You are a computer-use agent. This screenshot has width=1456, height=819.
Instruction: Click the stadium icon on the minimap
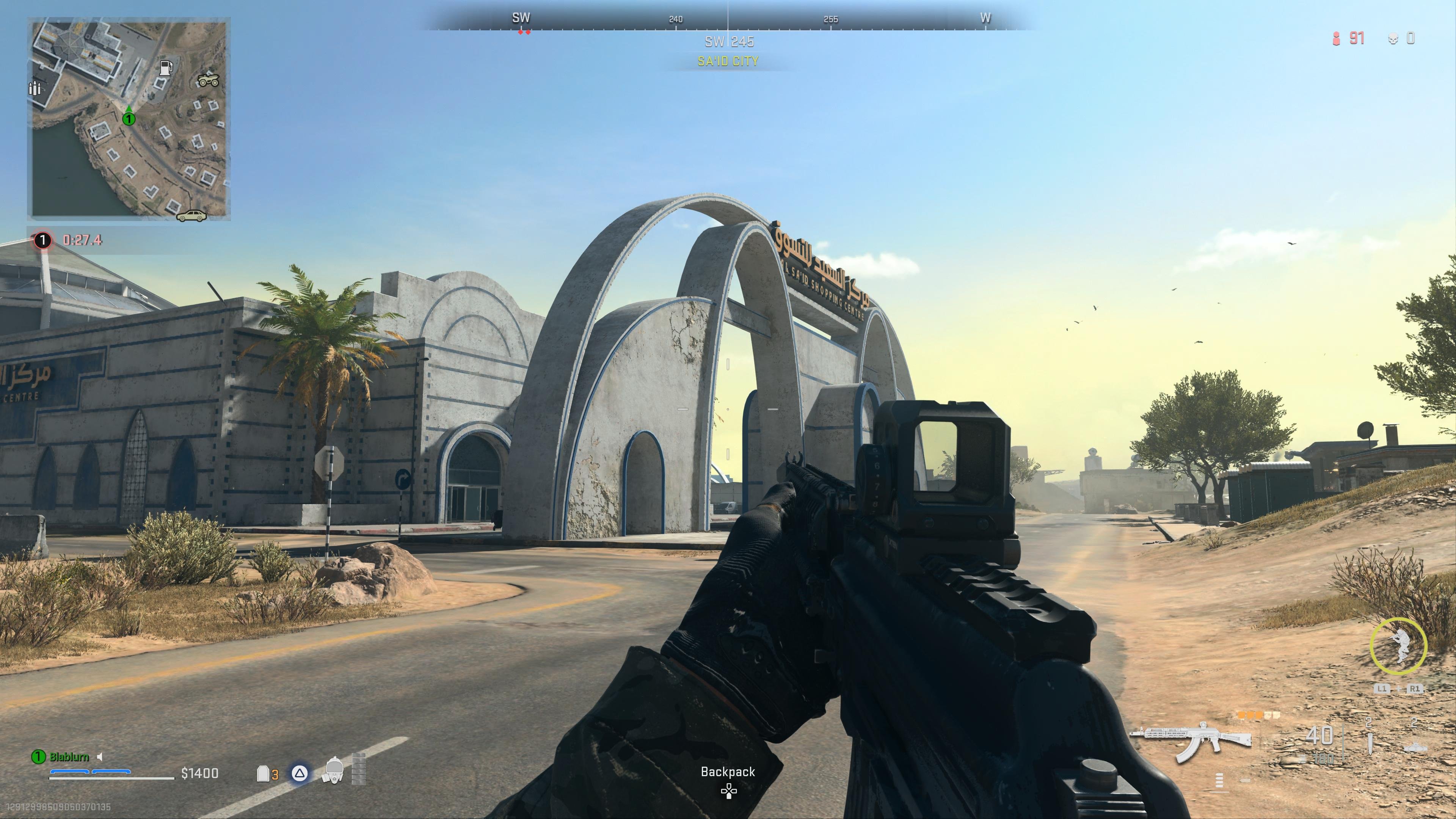[35, 89]
